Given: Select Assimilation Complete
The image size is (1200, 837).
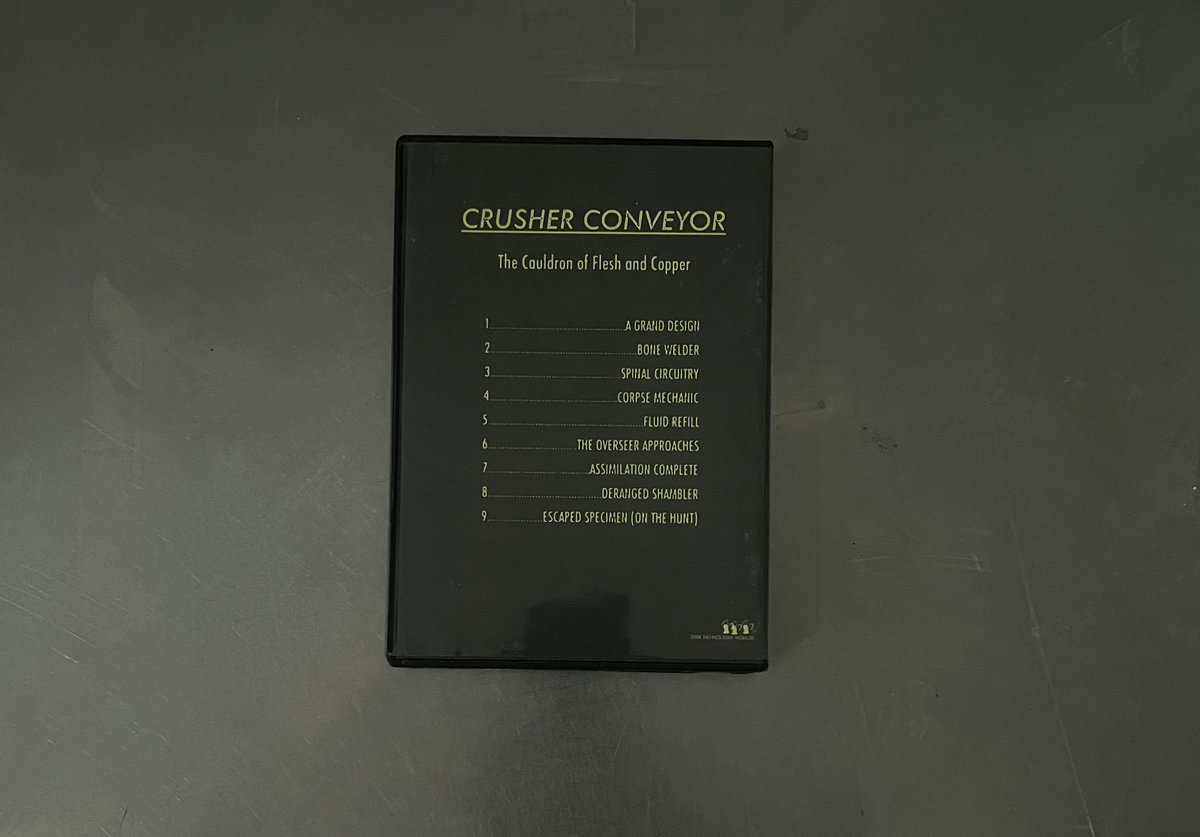Looking at the screenshot, I should (x=644, y=470).
